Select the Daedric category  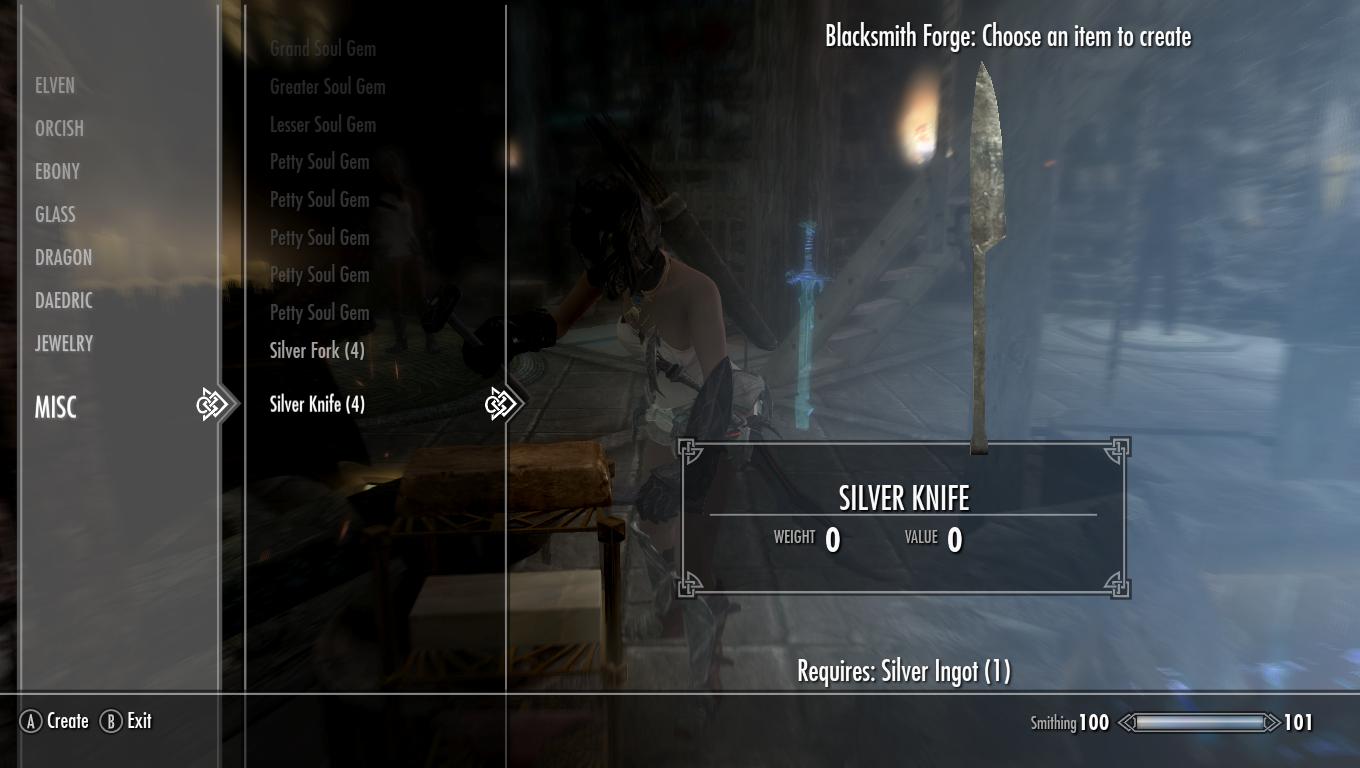click(x=63, y=301)
